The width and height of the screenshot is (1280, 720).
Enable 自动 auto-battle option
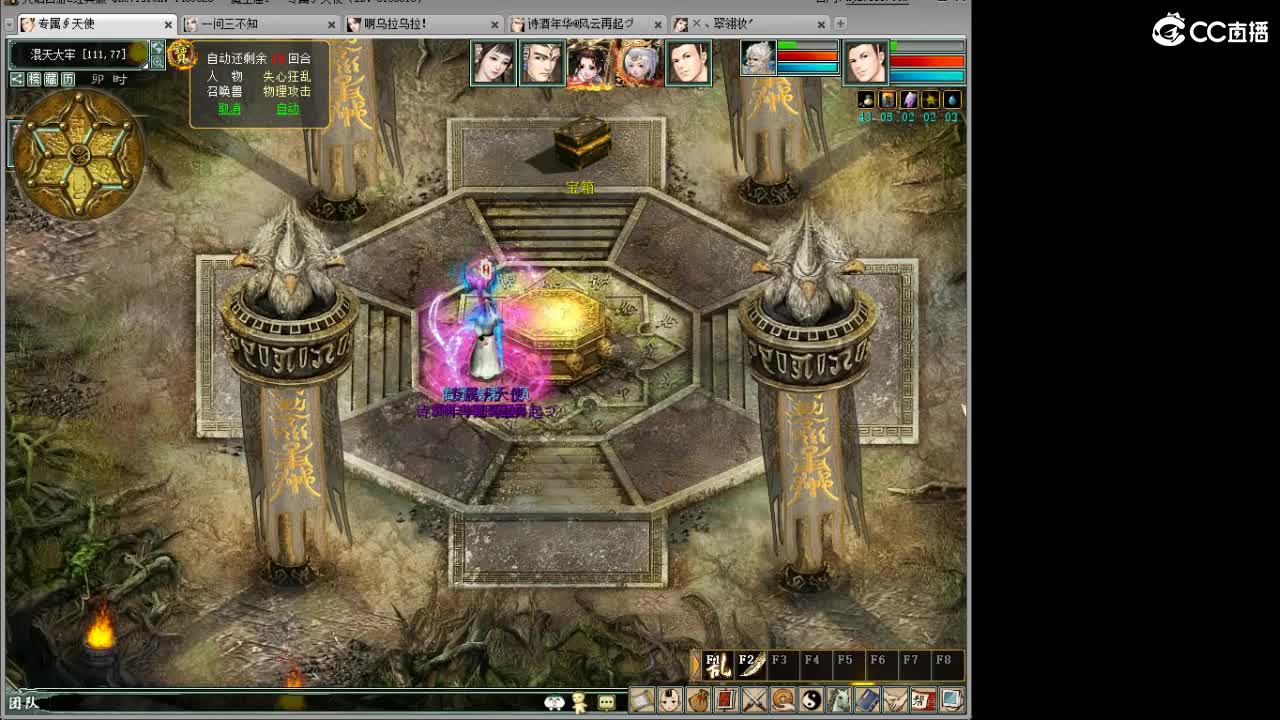(290, 106)
